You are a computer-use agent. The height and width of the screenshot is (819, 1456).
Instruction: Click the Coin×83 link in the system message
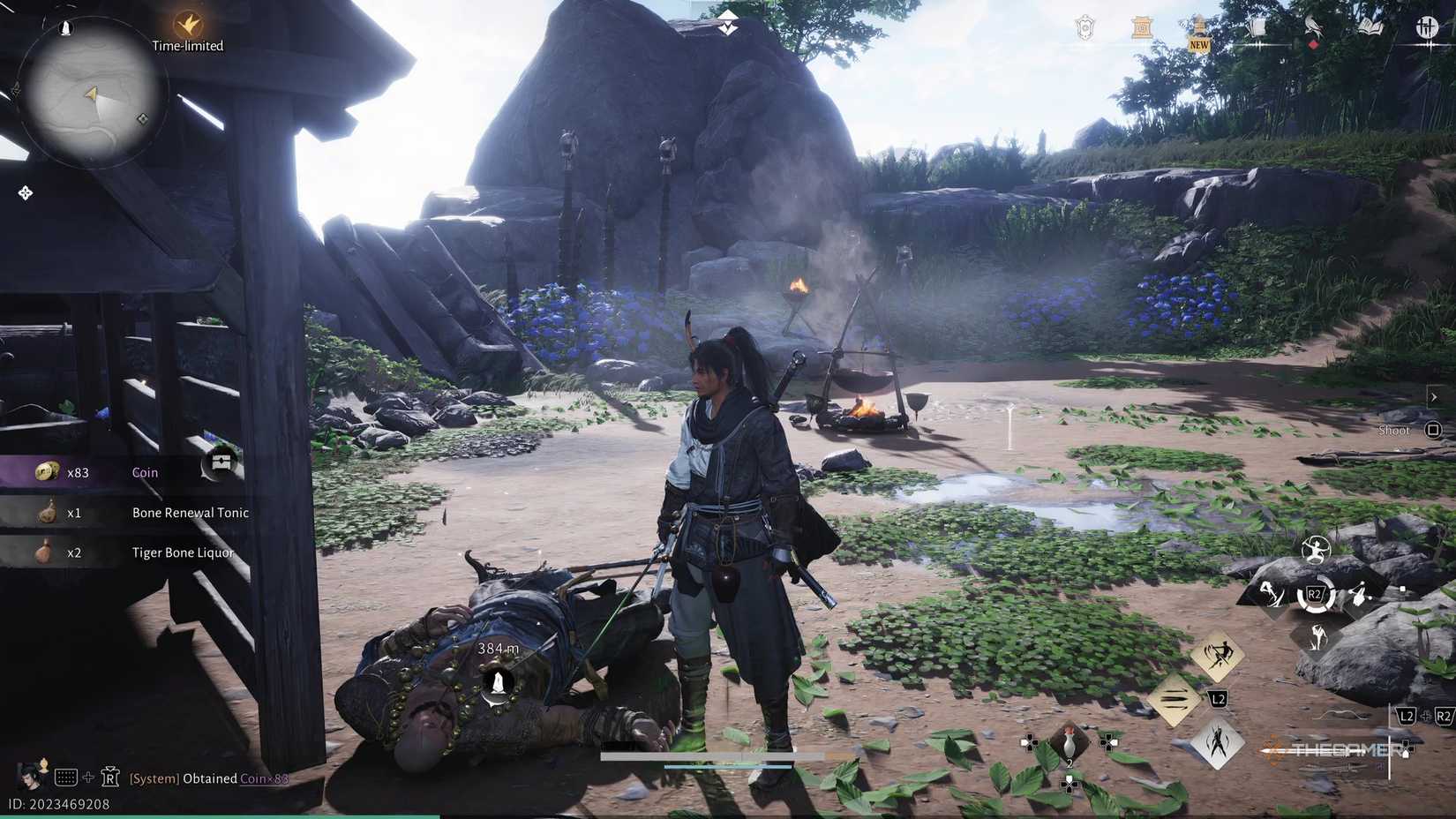262,778
